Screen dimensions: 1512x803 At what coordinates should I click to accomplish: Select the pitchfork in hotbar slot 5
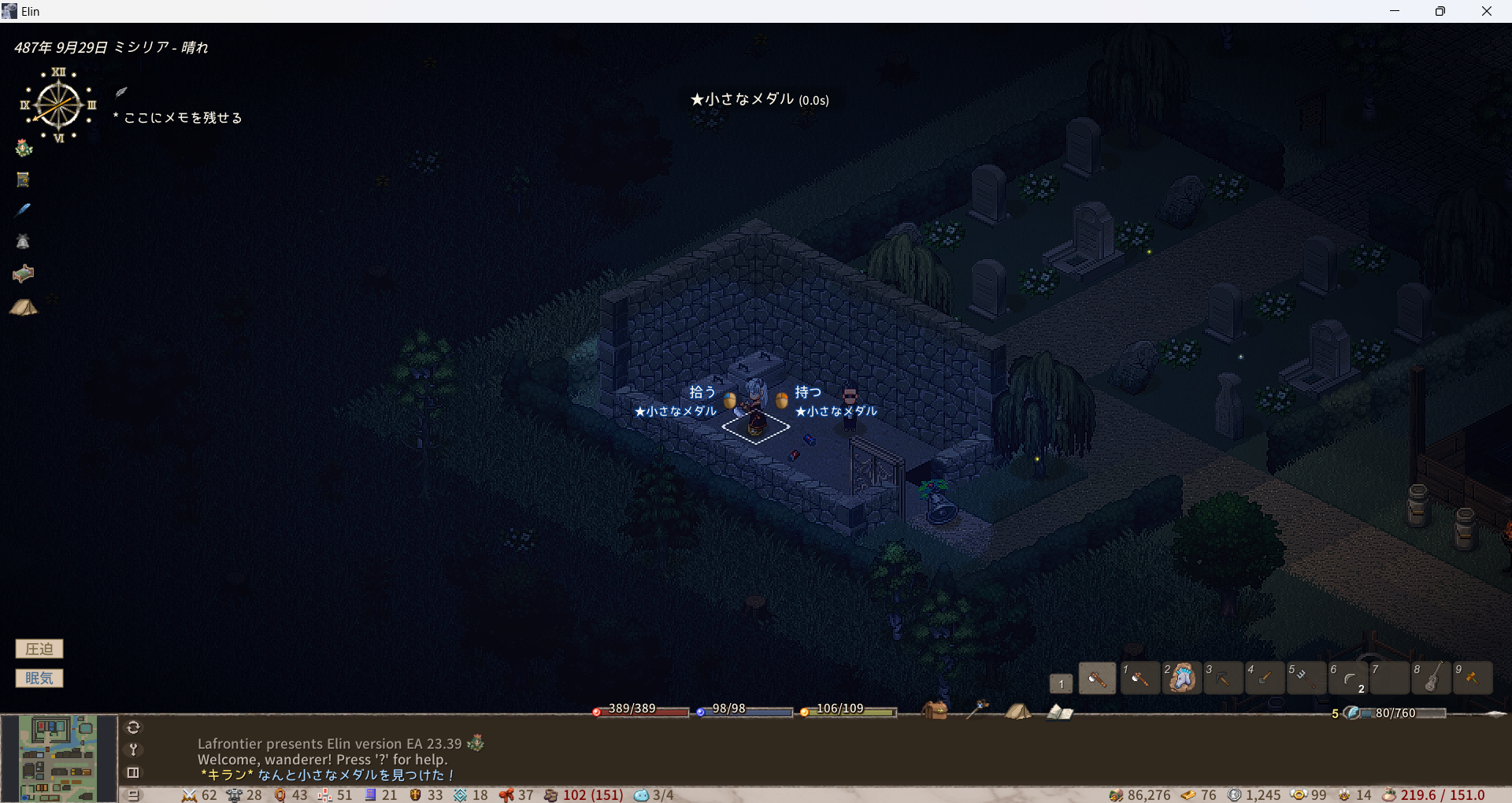tap(1306, 678)
